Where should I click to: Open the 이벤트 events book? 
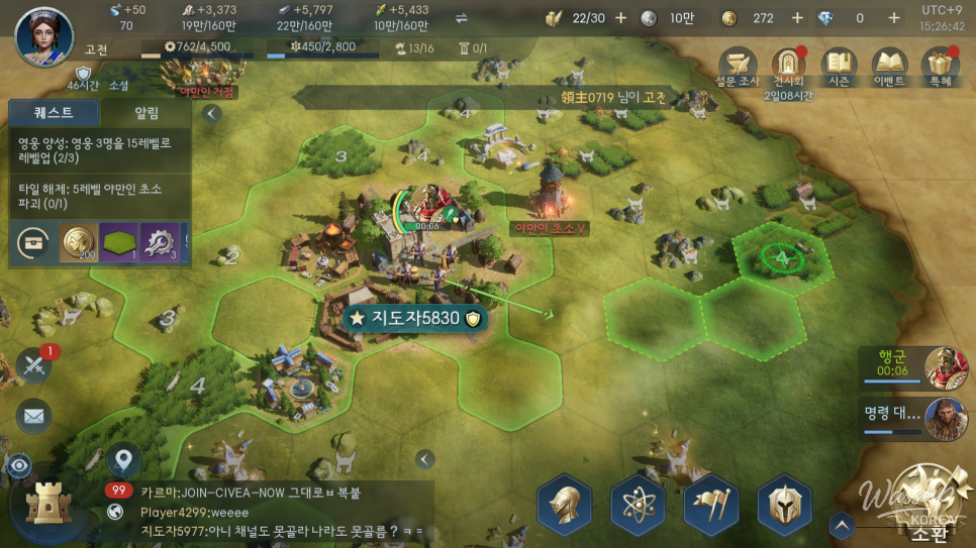pyautogui.click(x=889, y=66)
